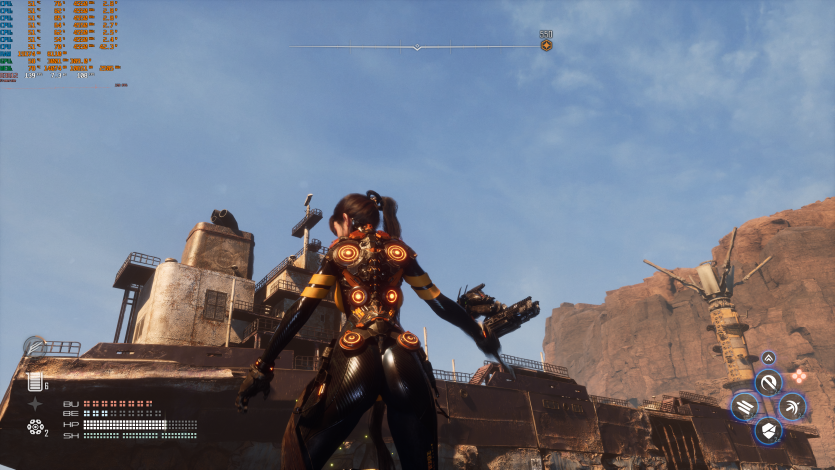Select the revolver cylinder ammo icon
This screenshot has width=835, height=470.
35,428
